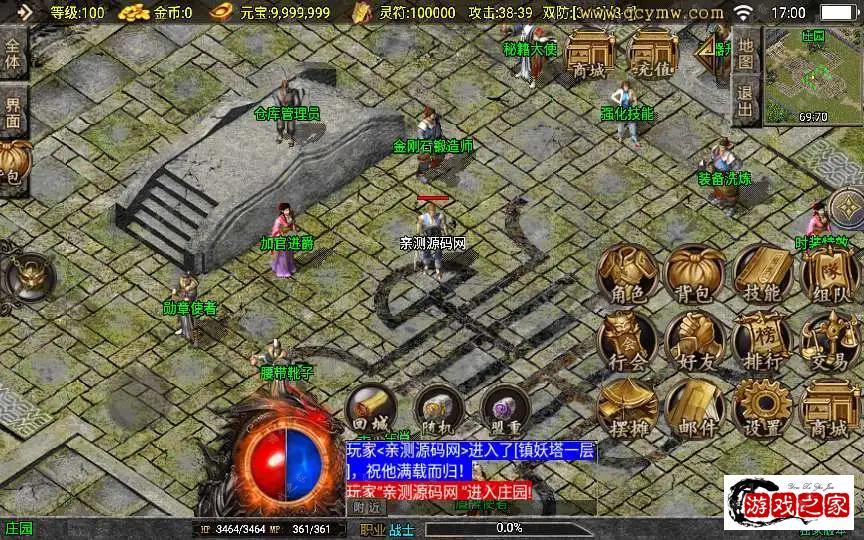
Task: Check the 邮件 mailbox
Action: [695, 408]
